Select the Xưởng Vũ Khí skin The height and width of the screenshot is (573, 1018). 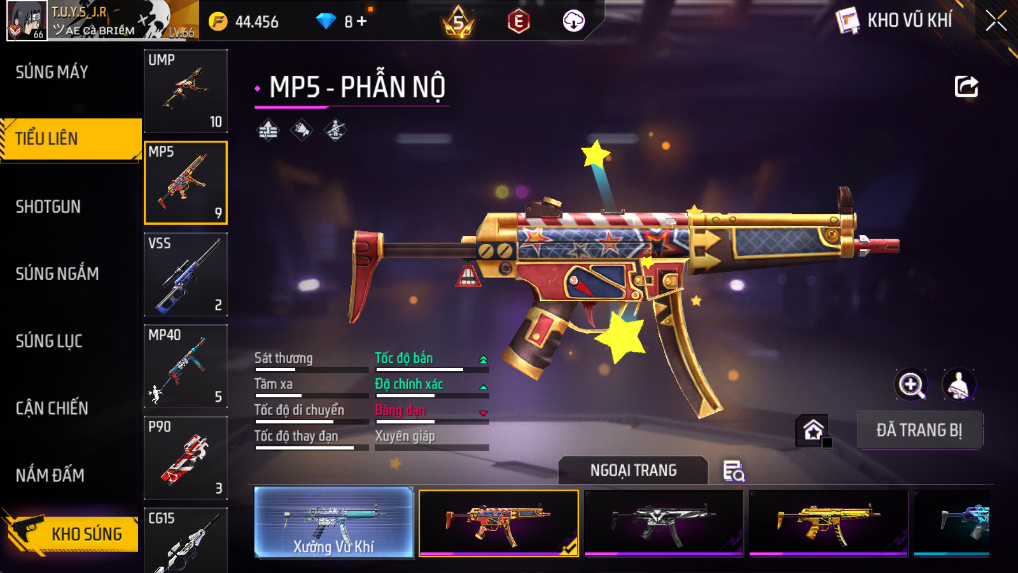click(334, 522)
